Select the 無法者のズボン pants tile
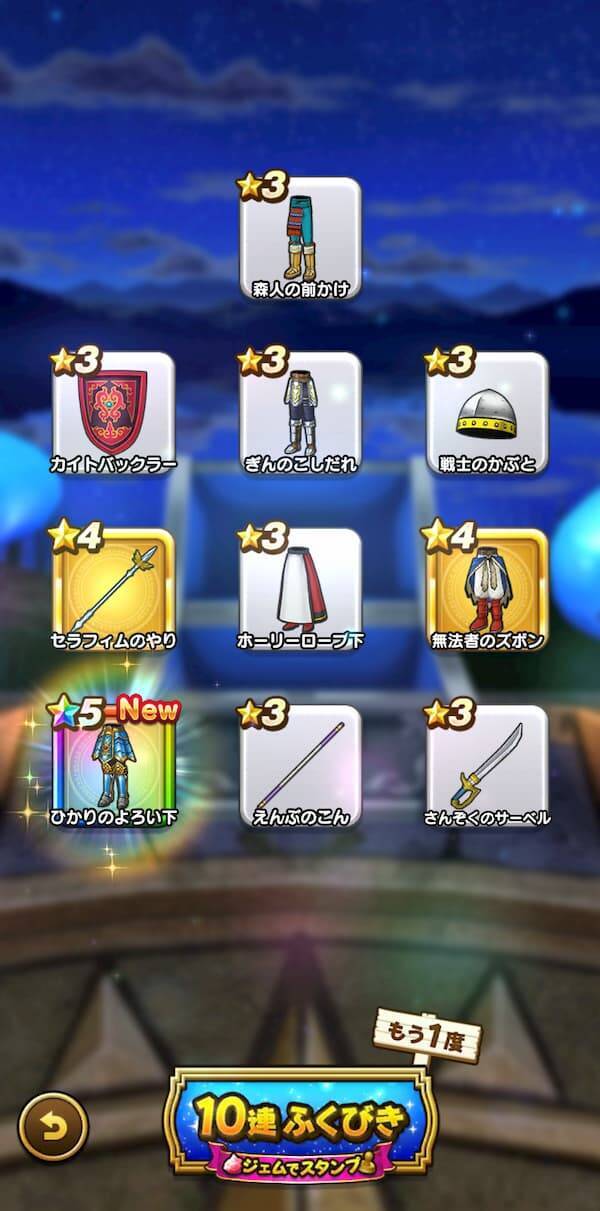This screenshot has height=1211, width=600. pyautogui.click(x=487, y=589)
